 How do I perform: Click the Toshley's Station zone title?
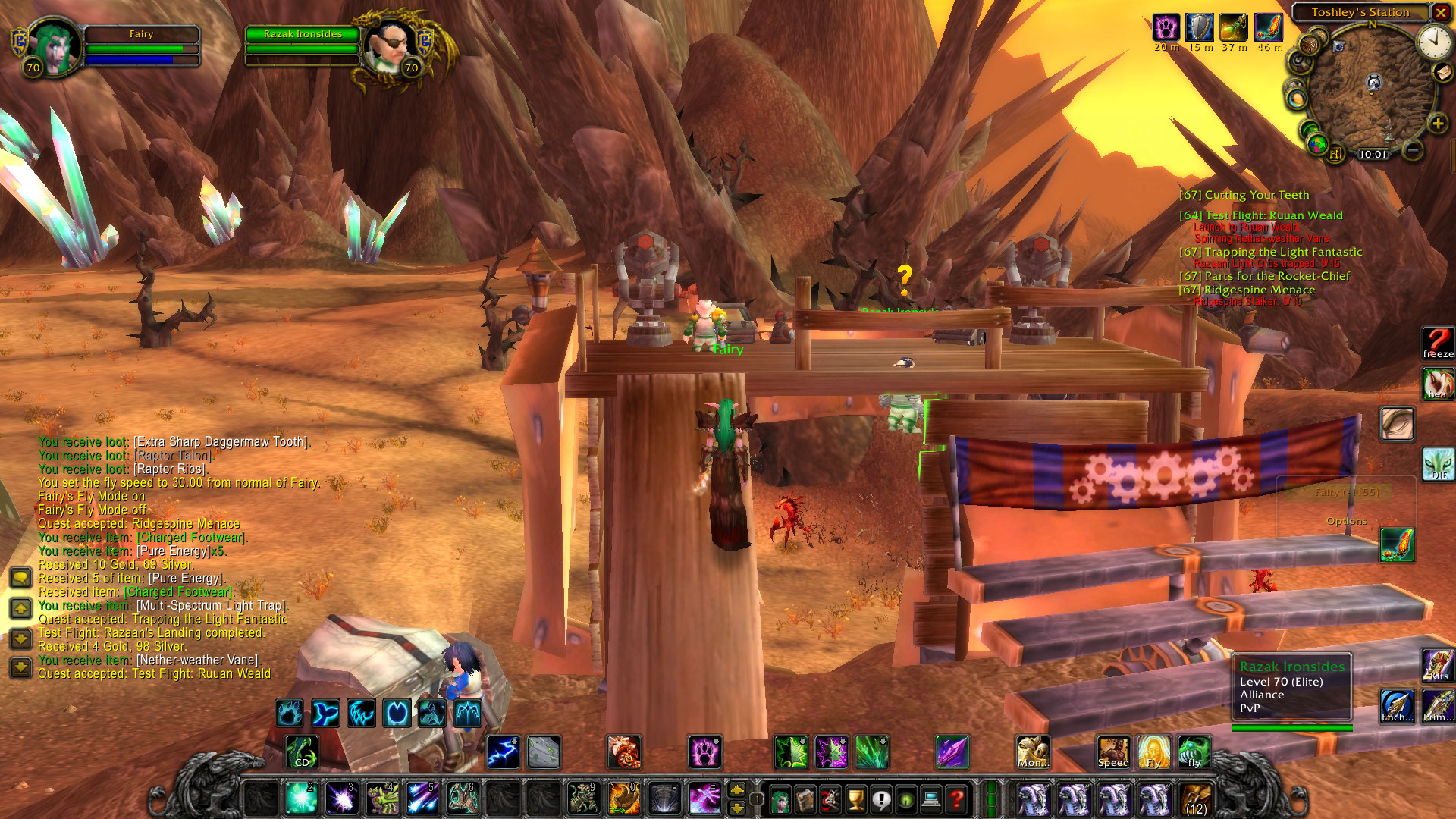[x=1361, y=12]
